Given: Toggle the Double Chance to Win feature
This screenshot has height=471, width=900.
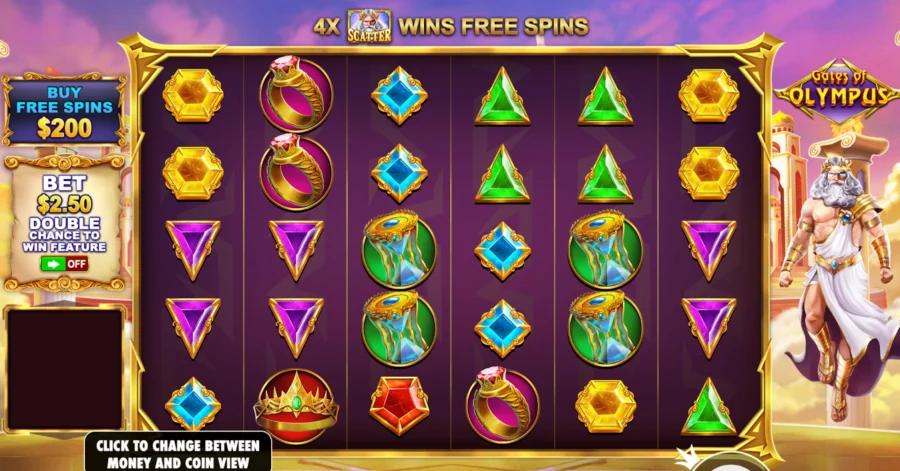Looking at the screenshot, I should coord(64,264).
